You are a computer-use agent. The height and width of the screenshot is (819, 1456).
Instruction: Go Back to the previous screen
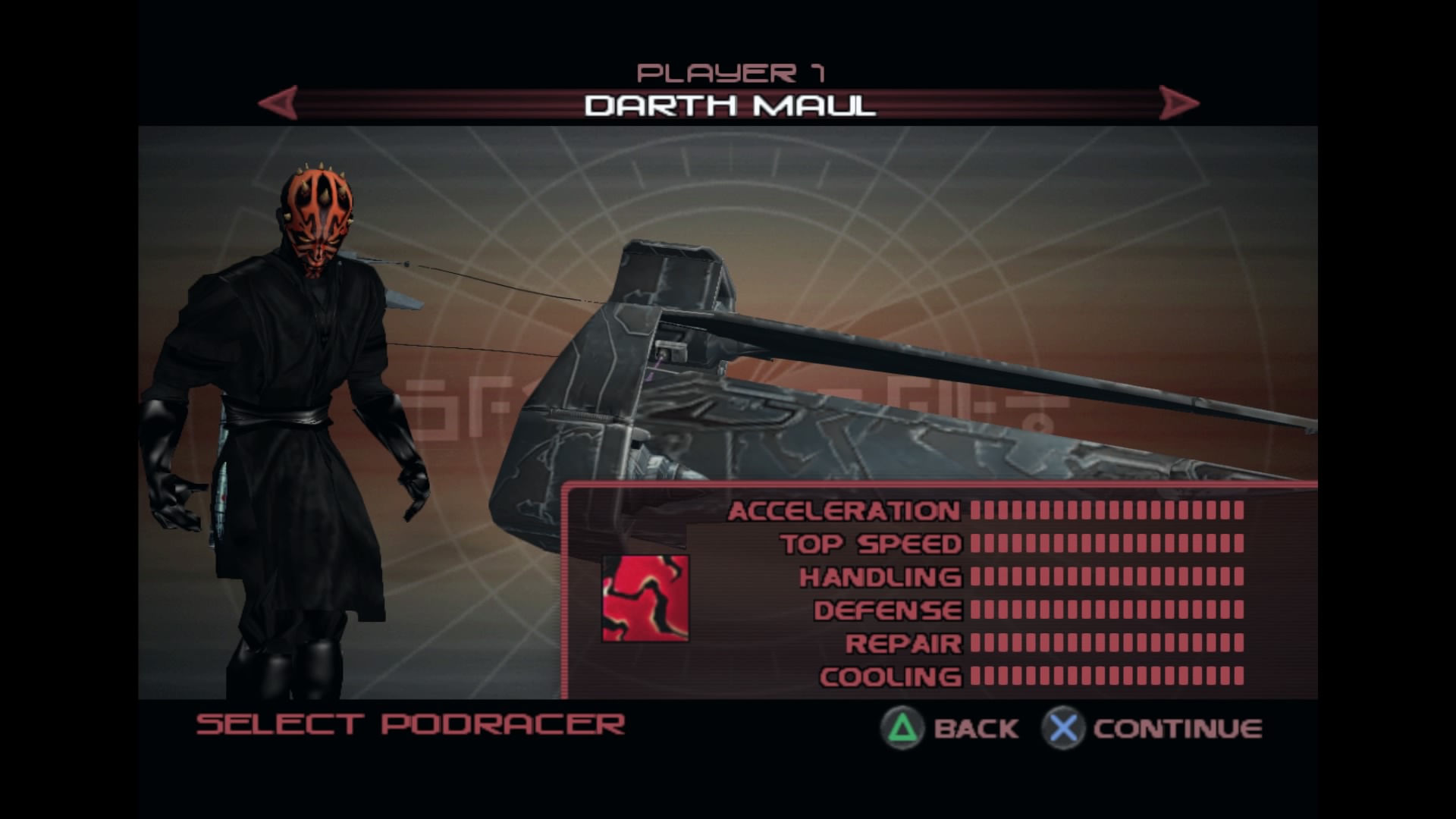[950, 728]
